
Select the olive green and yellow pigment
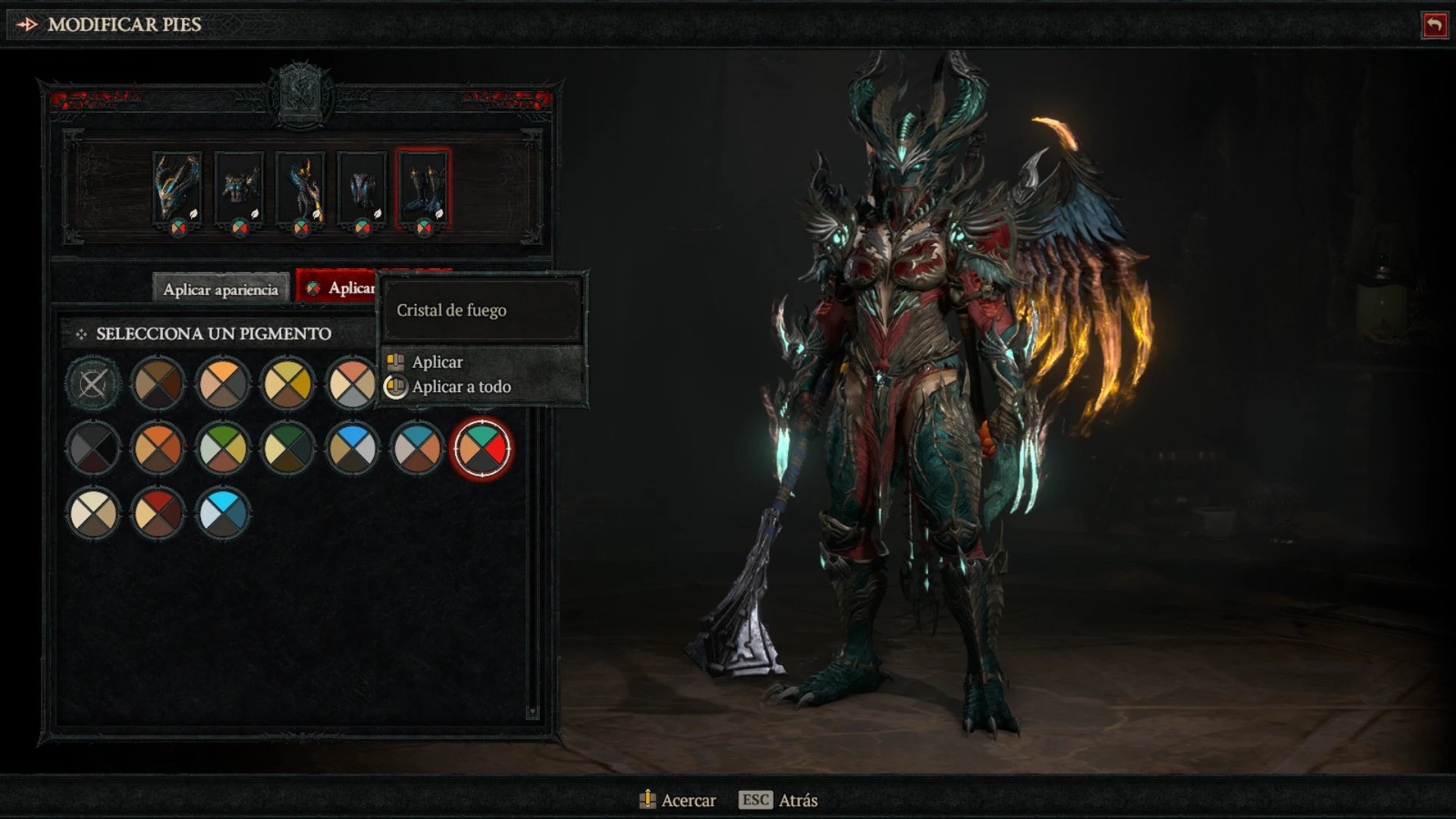(x=222, y=449)
